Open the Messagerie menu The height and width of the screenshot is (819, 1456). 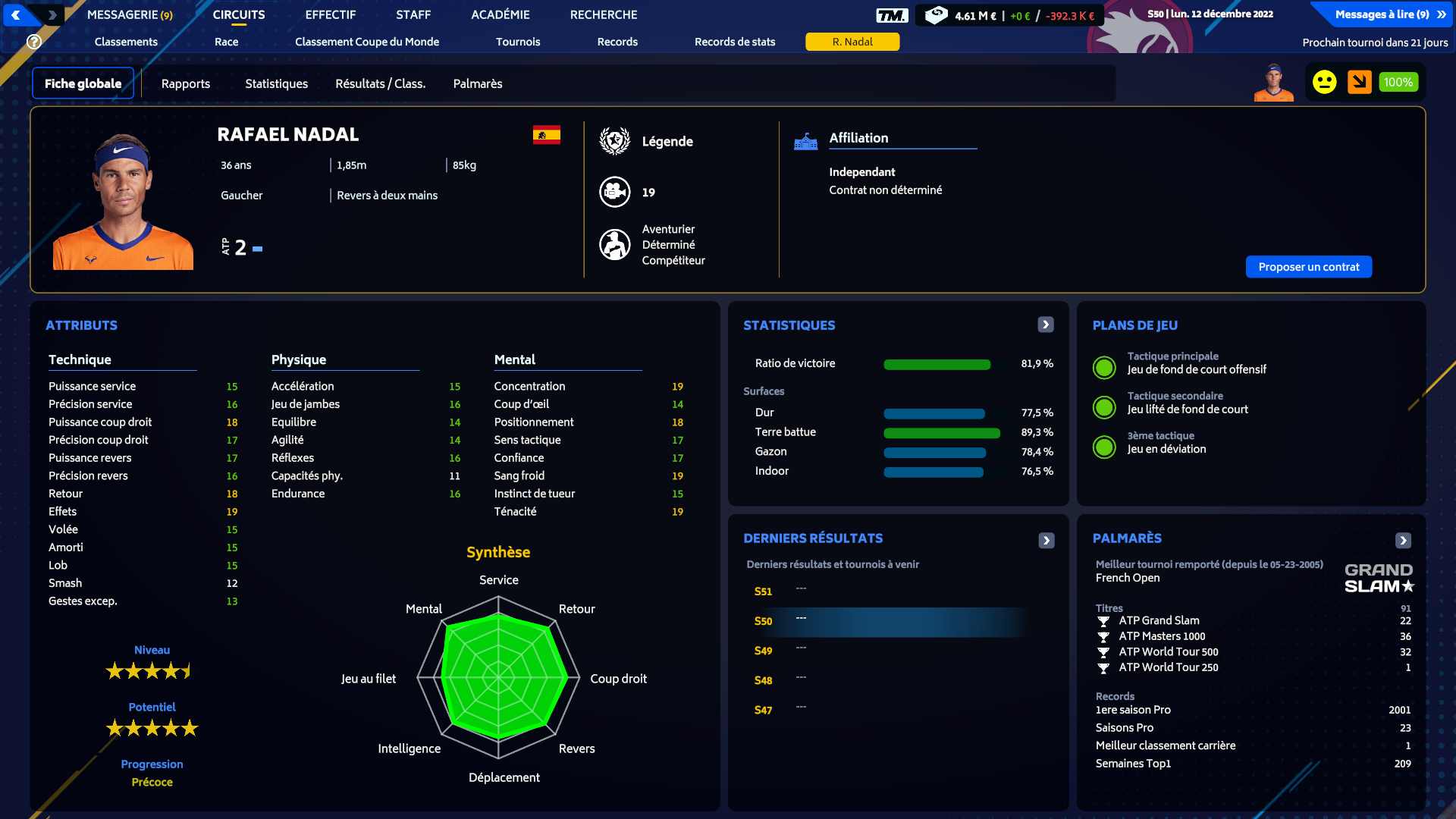pos(130,14)
